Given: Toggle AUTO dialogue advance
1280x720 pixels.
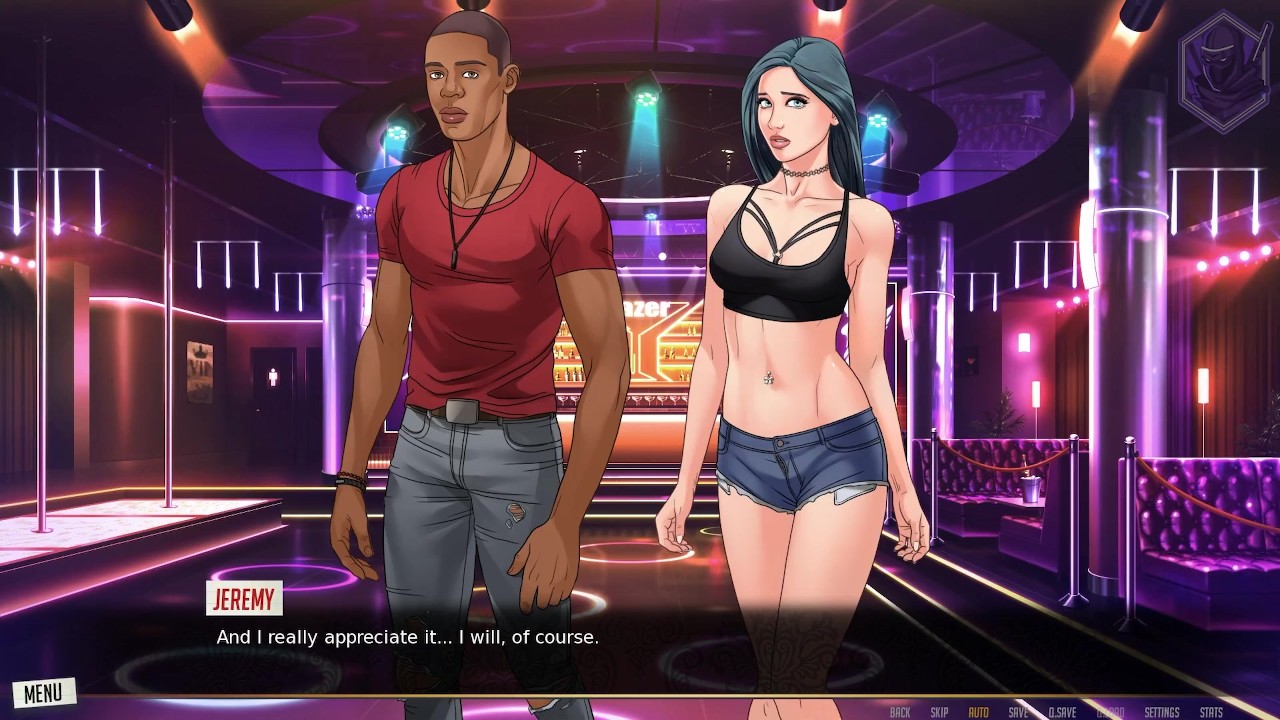Looking at the screenshot, I should (978, 712).
